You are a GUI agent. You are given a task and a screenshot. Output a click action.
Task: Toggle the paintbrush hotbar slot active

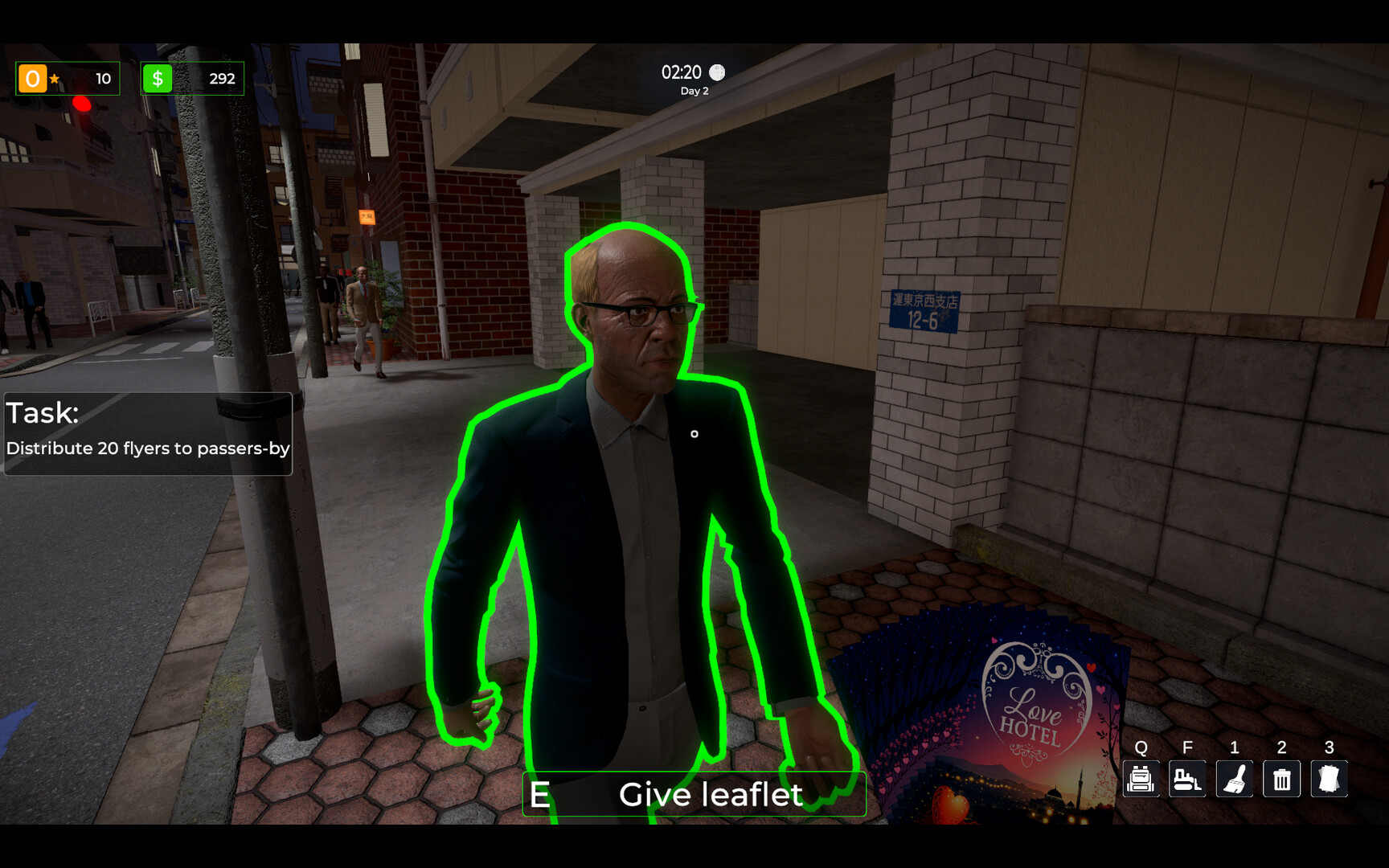(x=1235, y=779)
